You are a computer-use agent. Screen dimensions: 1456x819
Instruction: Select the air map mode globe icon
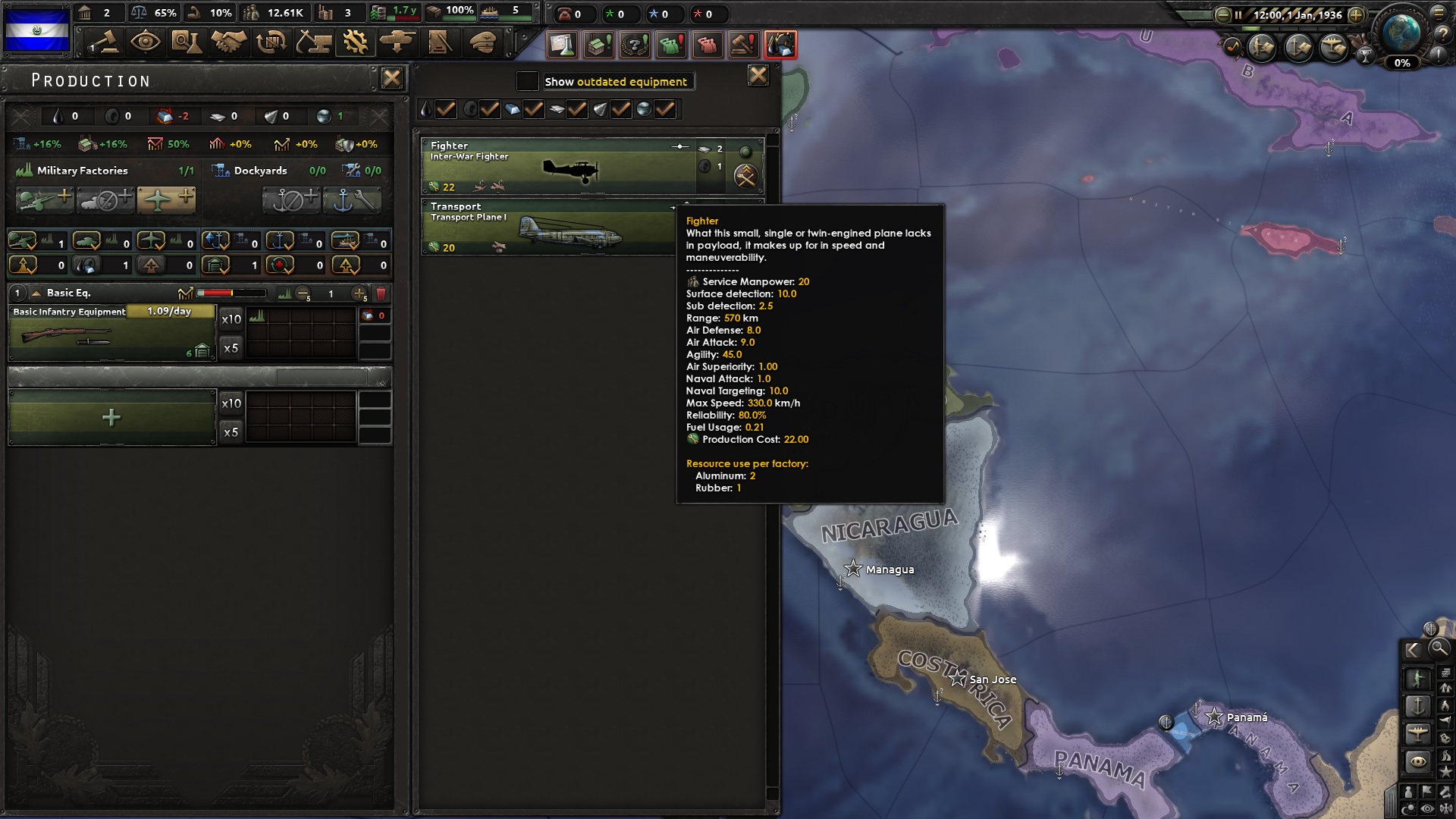(x=1418, y=736)
